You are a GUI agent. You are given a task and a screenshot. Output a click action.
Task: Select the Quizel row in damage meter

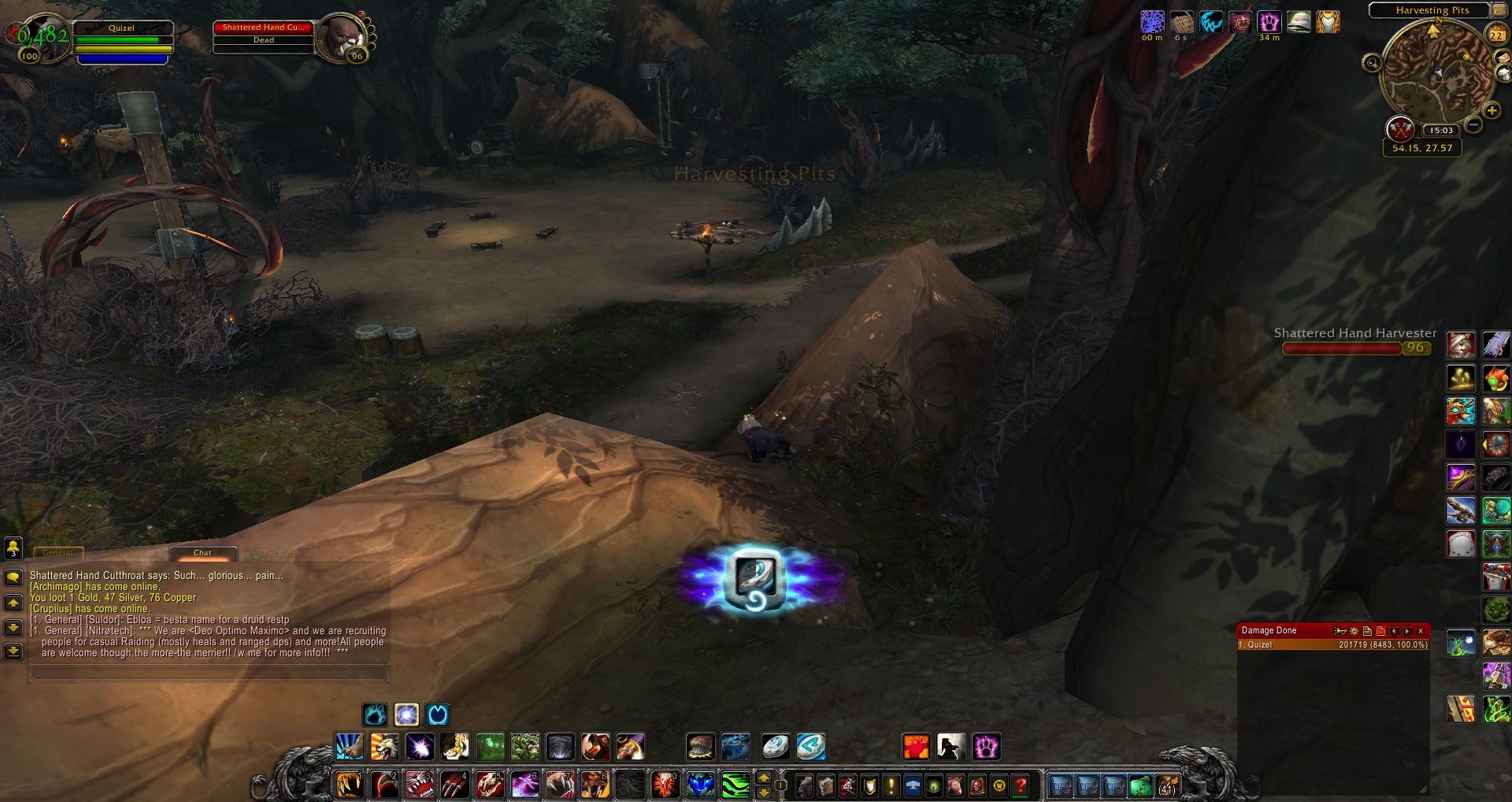click(x=1332, y=644)
